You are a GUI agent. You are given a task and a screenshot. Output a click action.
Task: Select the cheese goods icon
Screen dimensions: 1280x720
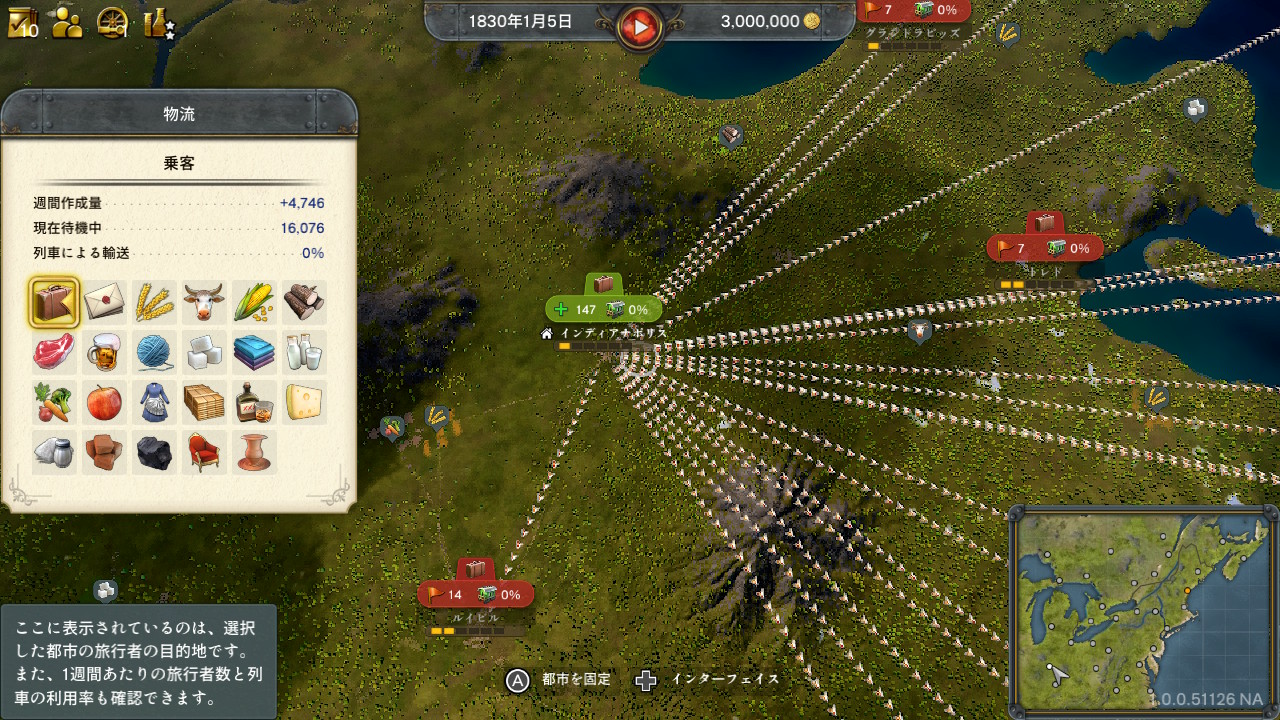304,402
